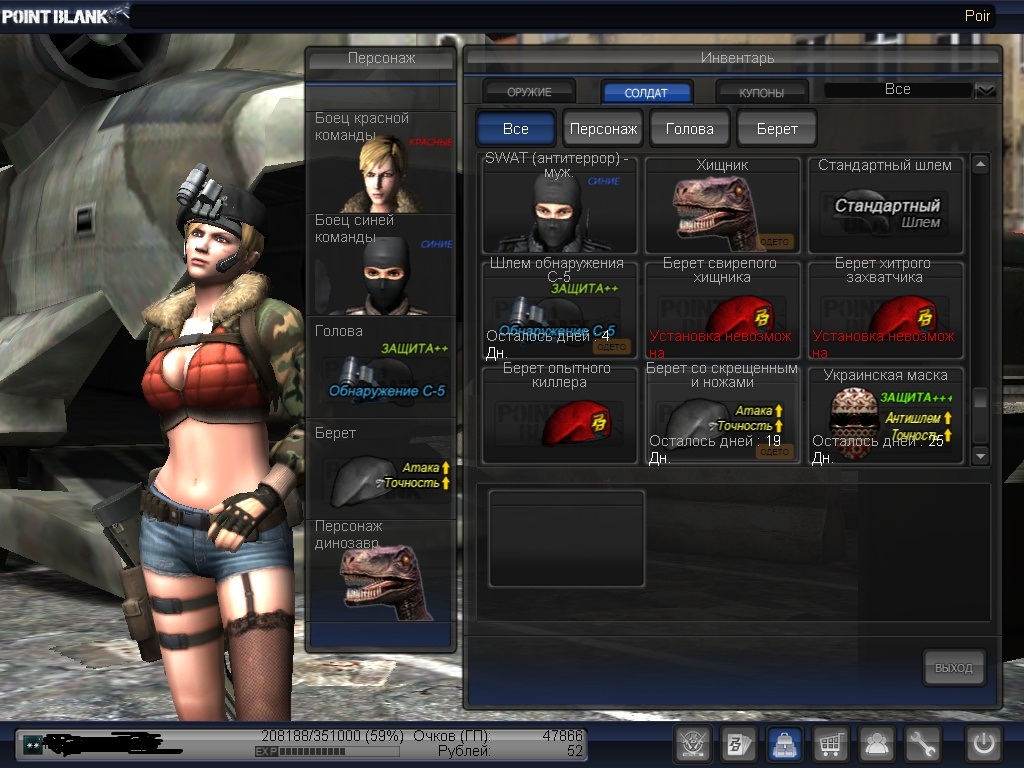Image resolution: width=1024 pixels, height=768 pixels.
Task: Select the Боец красной команды slot
Action: (381, 162)
